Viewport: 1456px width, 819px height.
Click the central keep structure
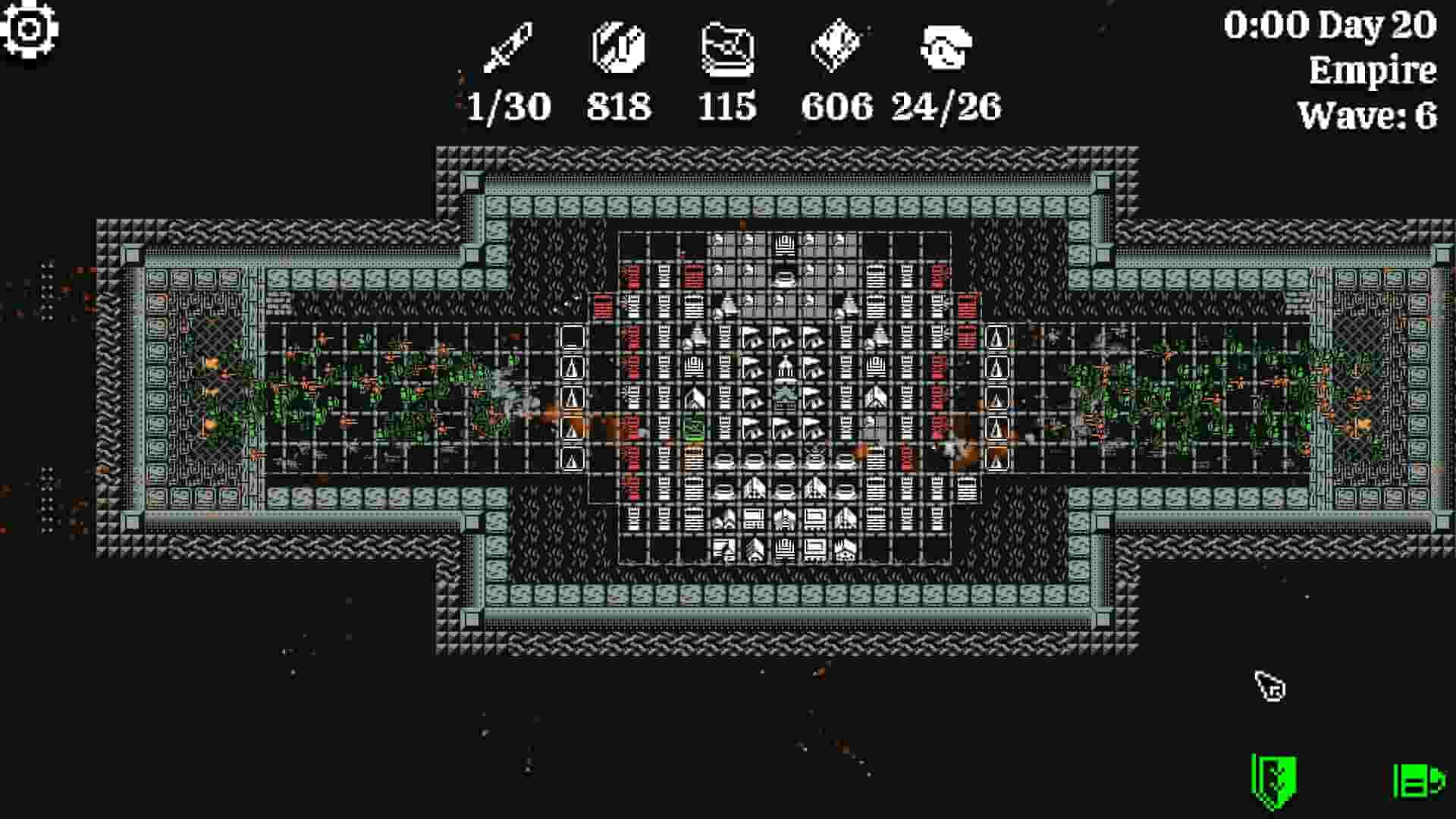(785, 395)
